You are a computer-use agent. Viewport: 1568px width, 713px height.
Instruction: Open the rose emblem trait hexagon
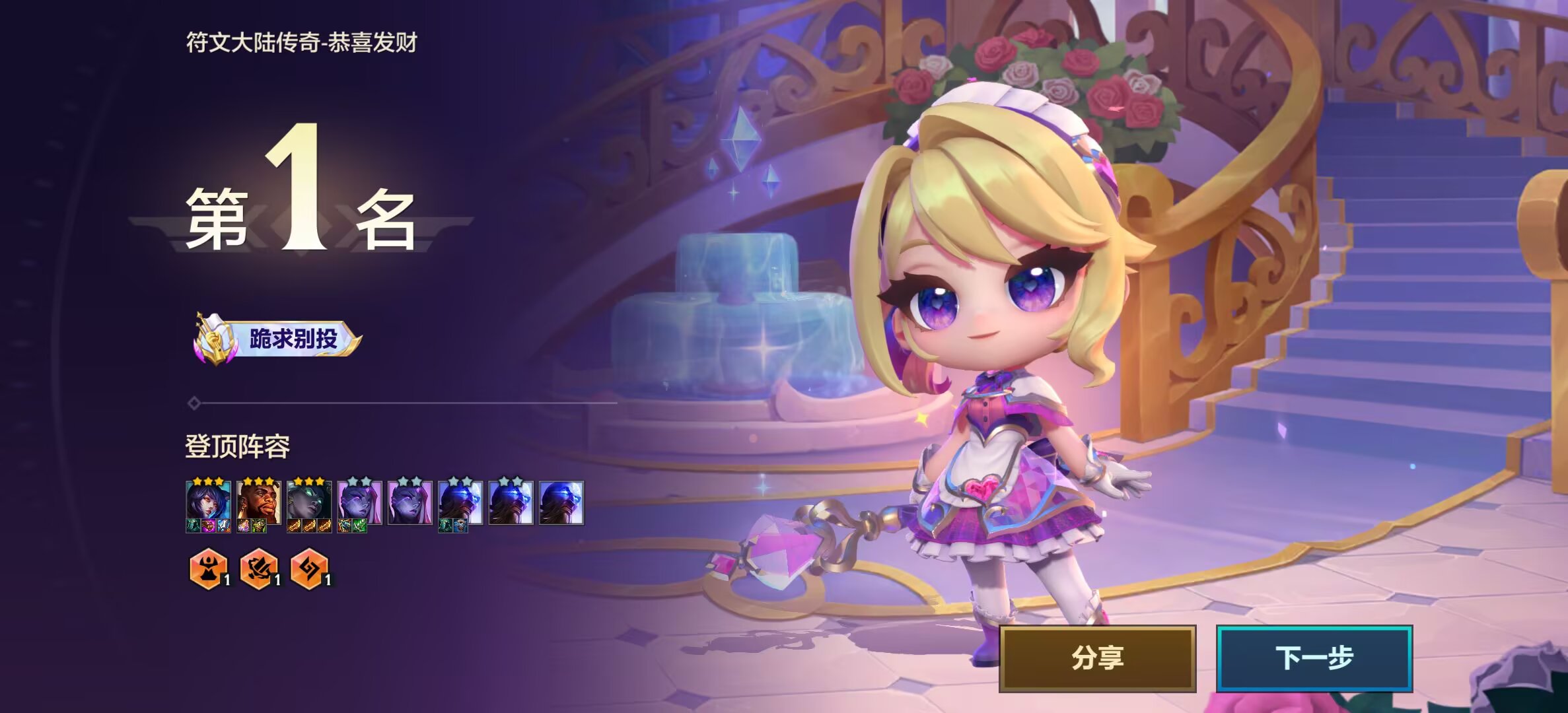click(258, 568)
